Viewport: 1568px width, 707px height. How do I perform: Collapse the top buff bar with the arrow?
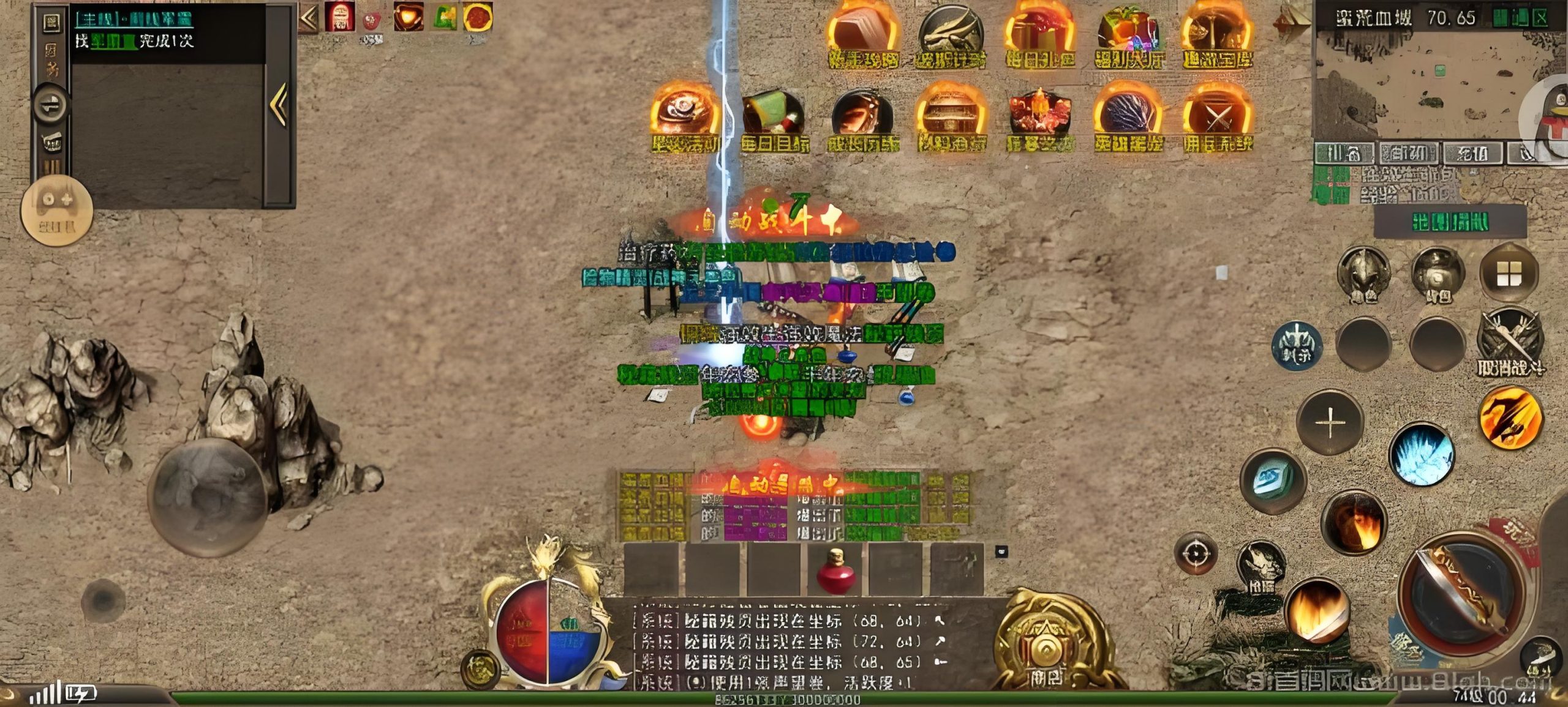point(309,18)
